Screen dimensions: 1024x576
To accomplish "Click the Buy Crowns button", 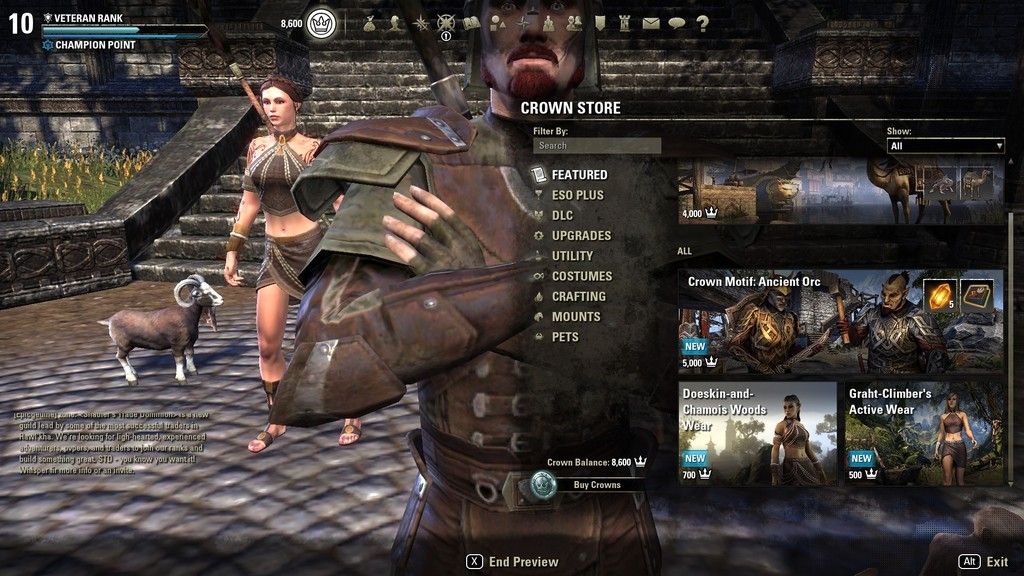I will [x=596, y=485].
